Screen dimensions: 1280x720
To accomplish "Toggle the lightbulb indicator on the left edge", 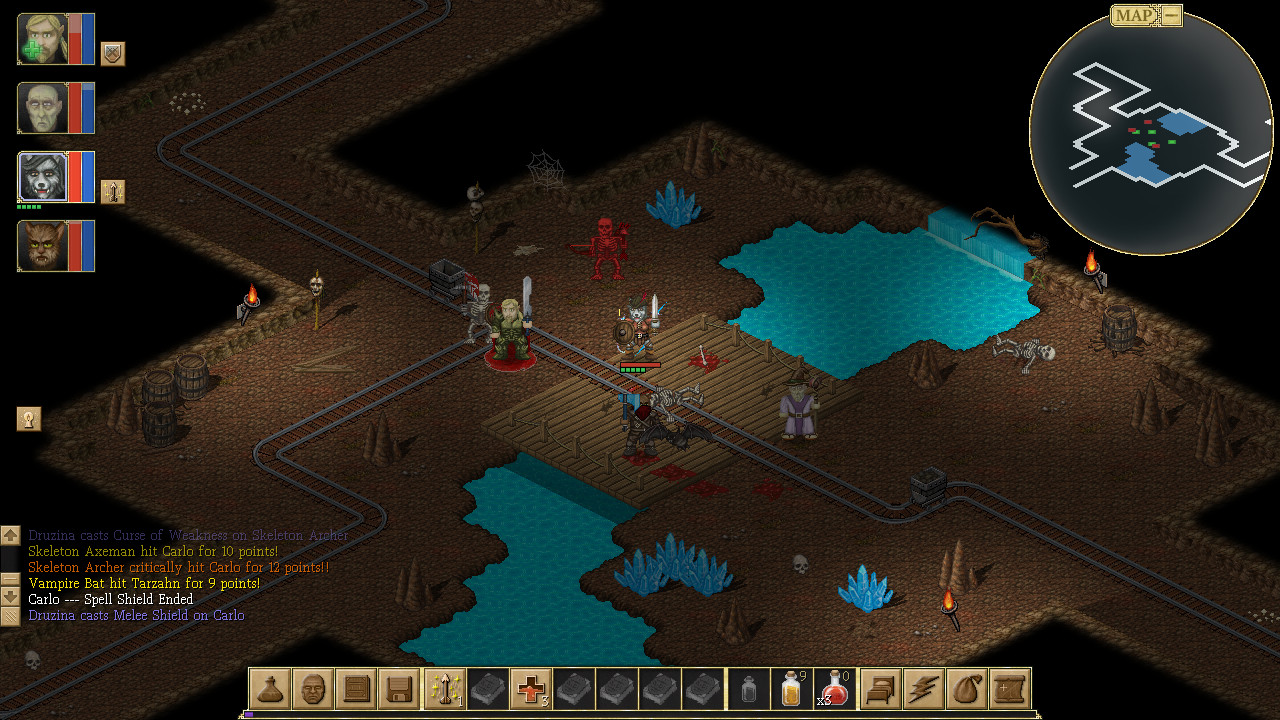I will coord(28,419).
